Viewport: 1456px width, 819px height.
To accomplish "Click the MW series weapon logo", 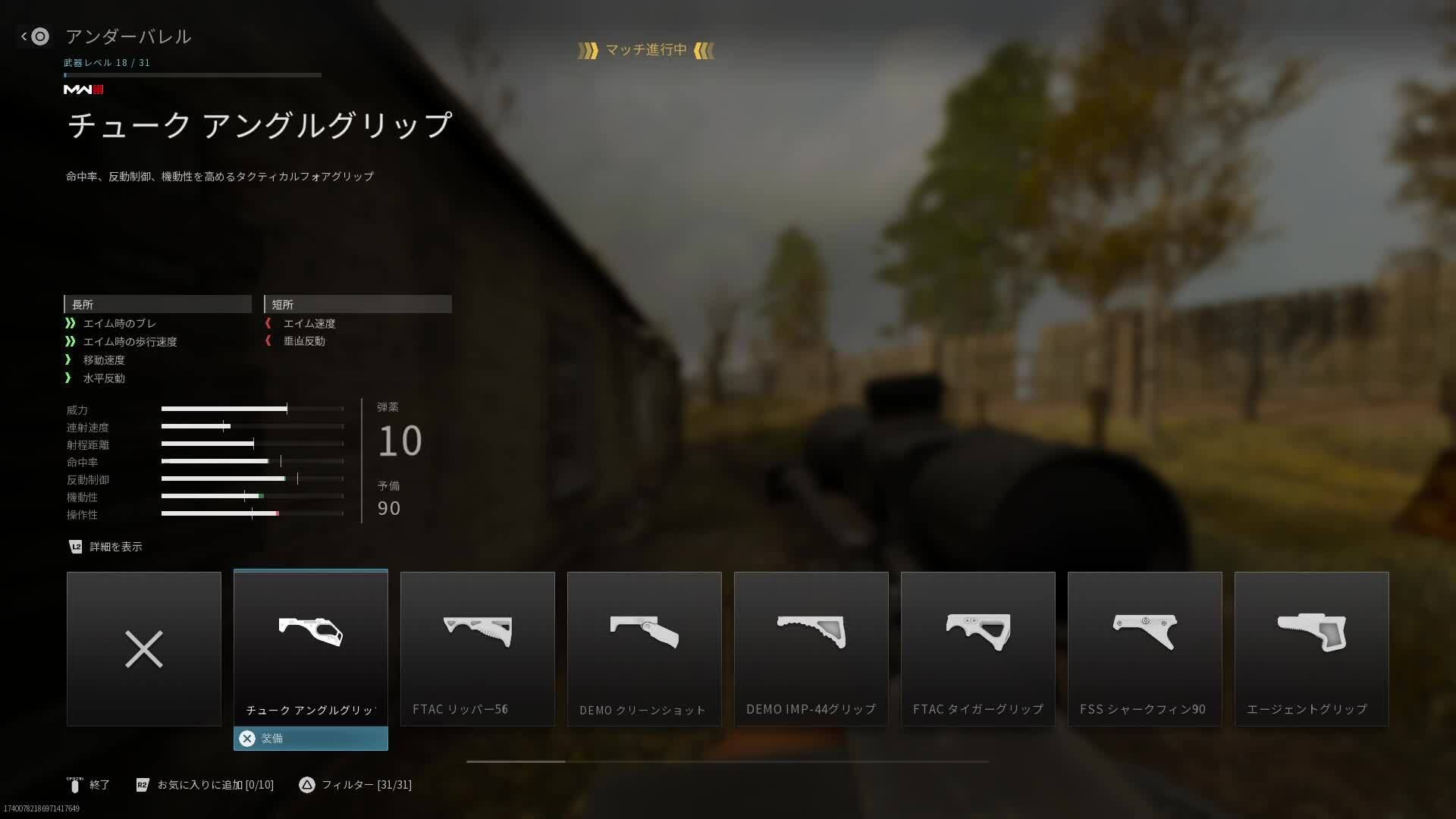I will [x=83, y=89].
